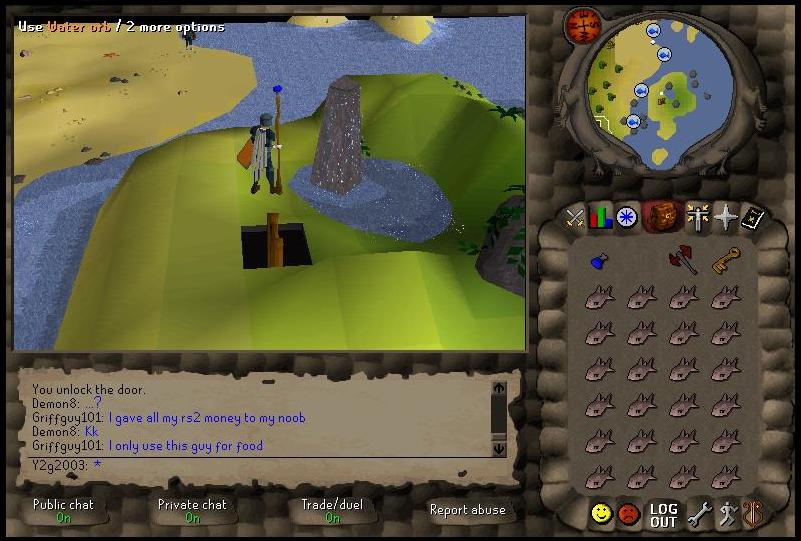Screen dimensions: 801x541
Task: Click the Report abuse button
Action: pyautogui.click(x=467, y=510)
